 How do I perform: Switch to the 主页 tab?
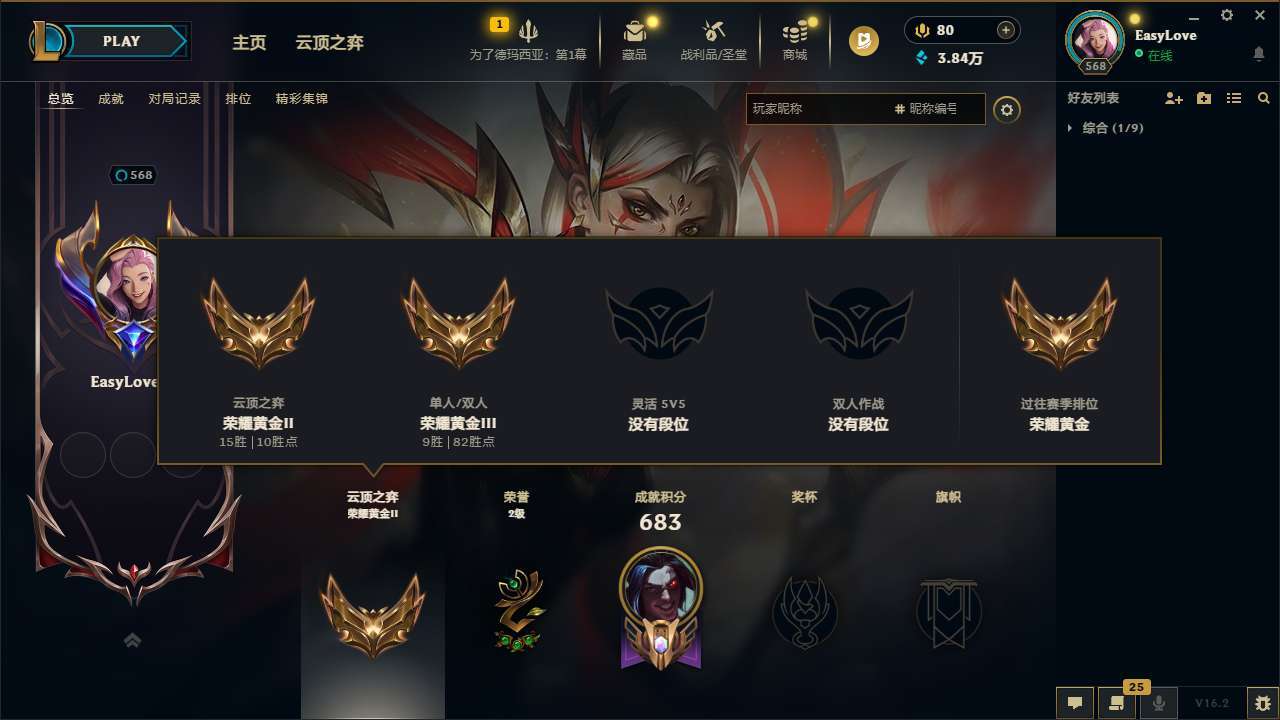(248, 43)
